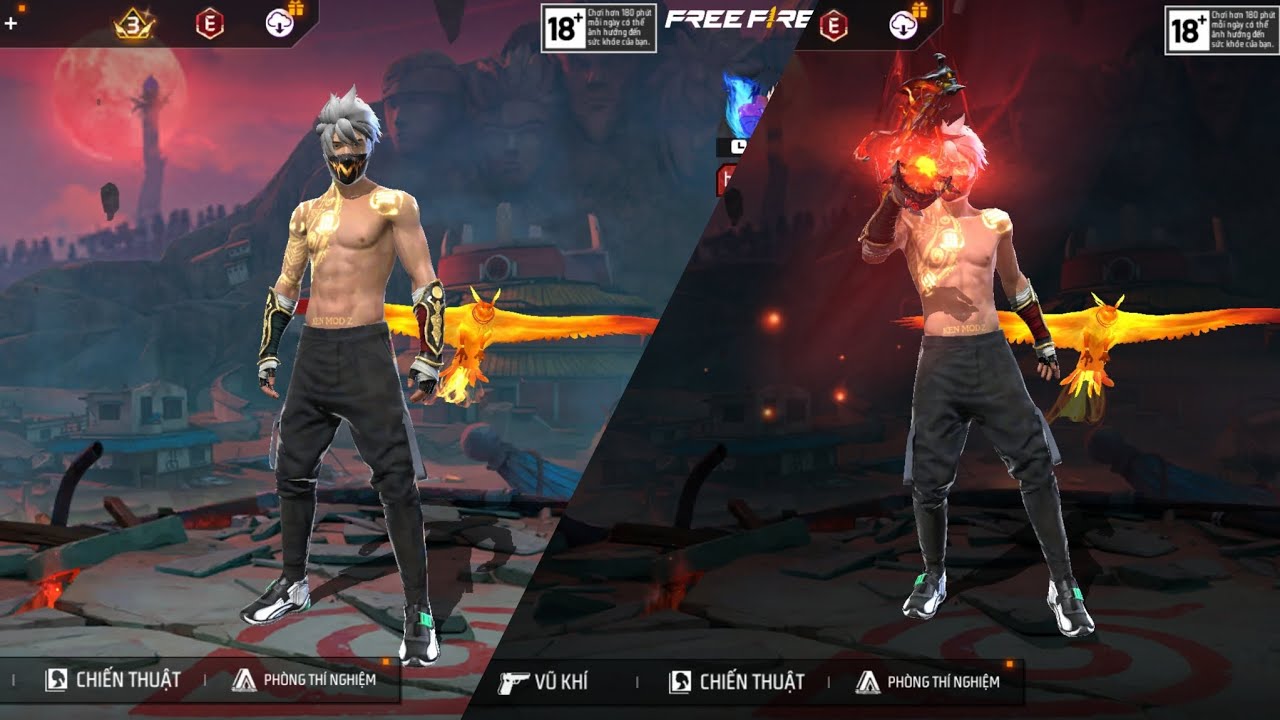Tap the plus icon in the top bar
Image resolution: width=1280 pixels, height=720 pixels.
[x=11, y=23]
